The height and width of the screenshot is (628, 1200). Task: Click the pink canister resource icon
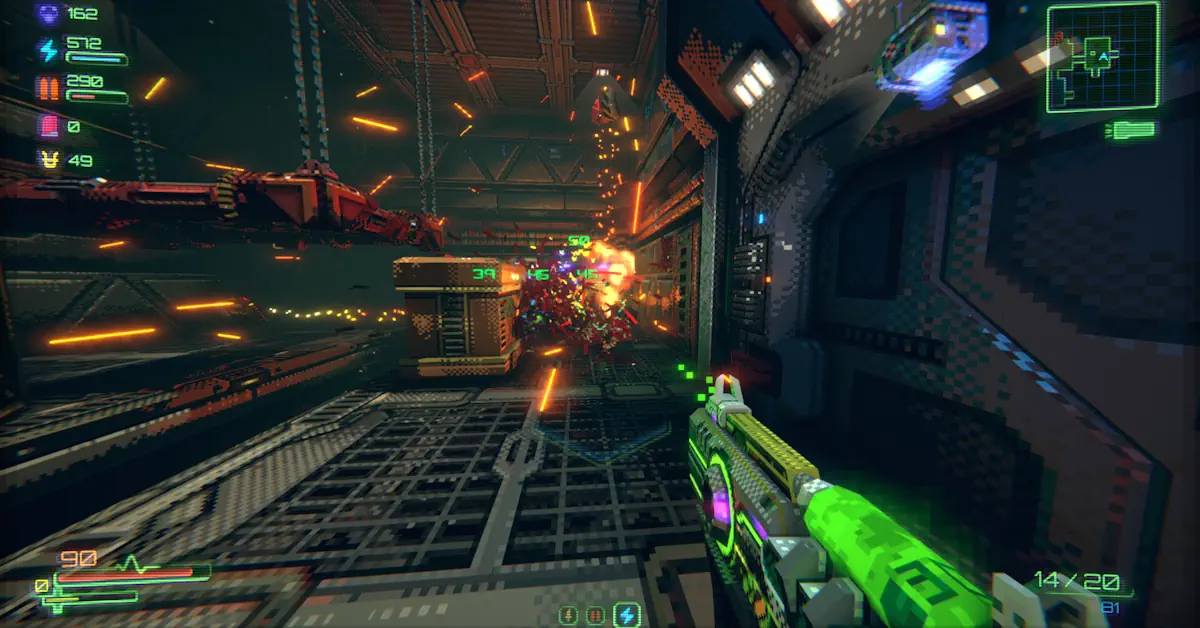coord(48,126)
